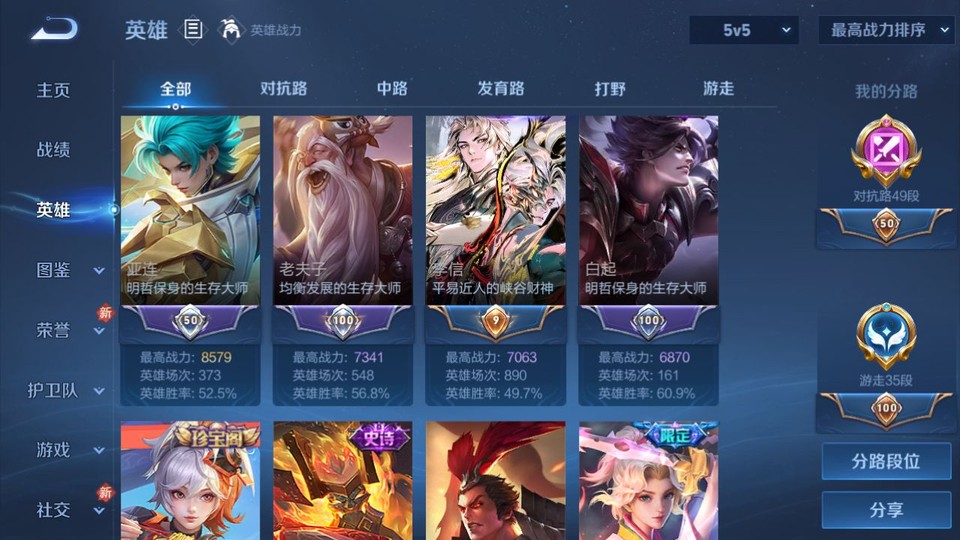Screen dimensions: 960x540
Task: Select the 游走 roaming tab
Action: coord(718,88)
